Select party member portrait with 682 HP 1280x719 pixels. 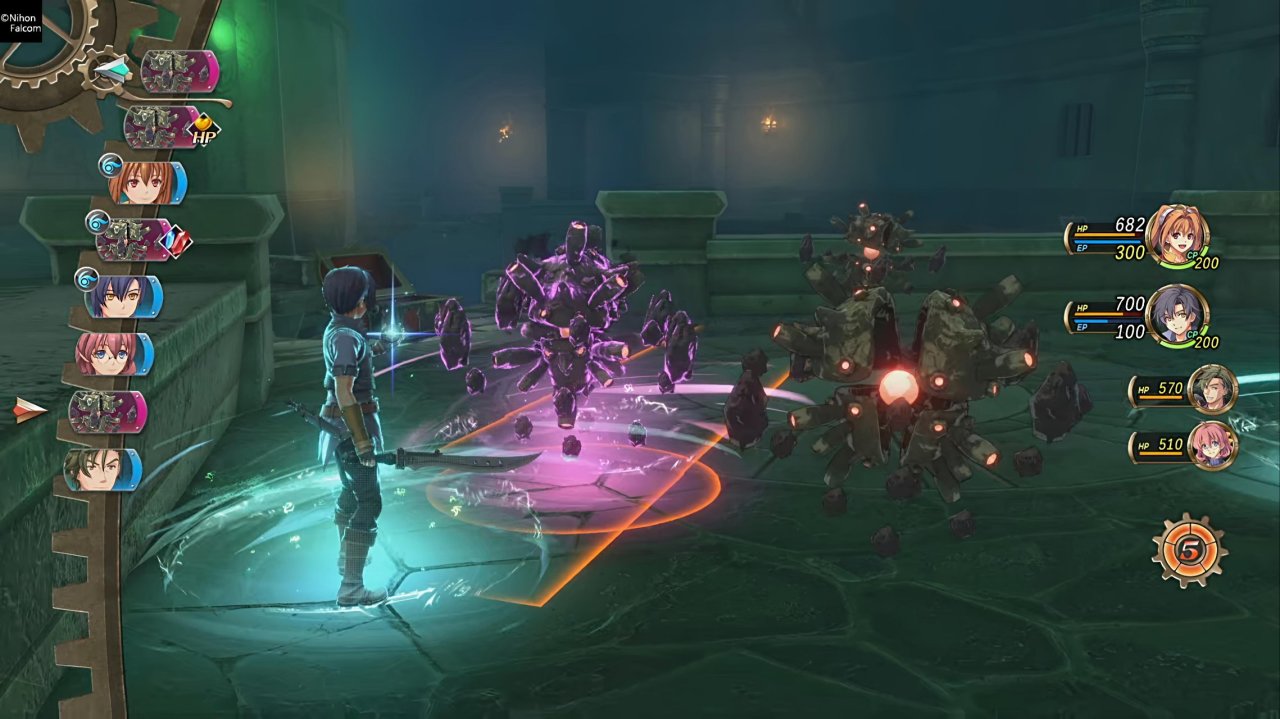pos(1176,236)
